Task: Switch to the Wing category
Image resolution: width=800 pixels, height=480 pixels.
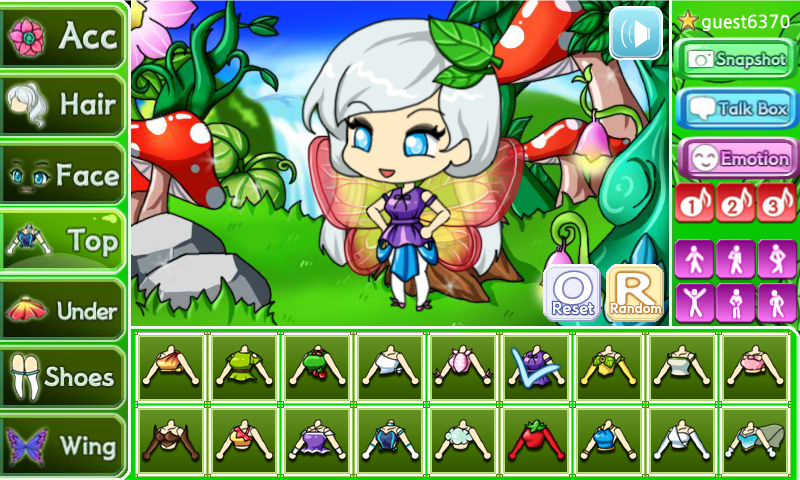Action: [x=63, y=444]
